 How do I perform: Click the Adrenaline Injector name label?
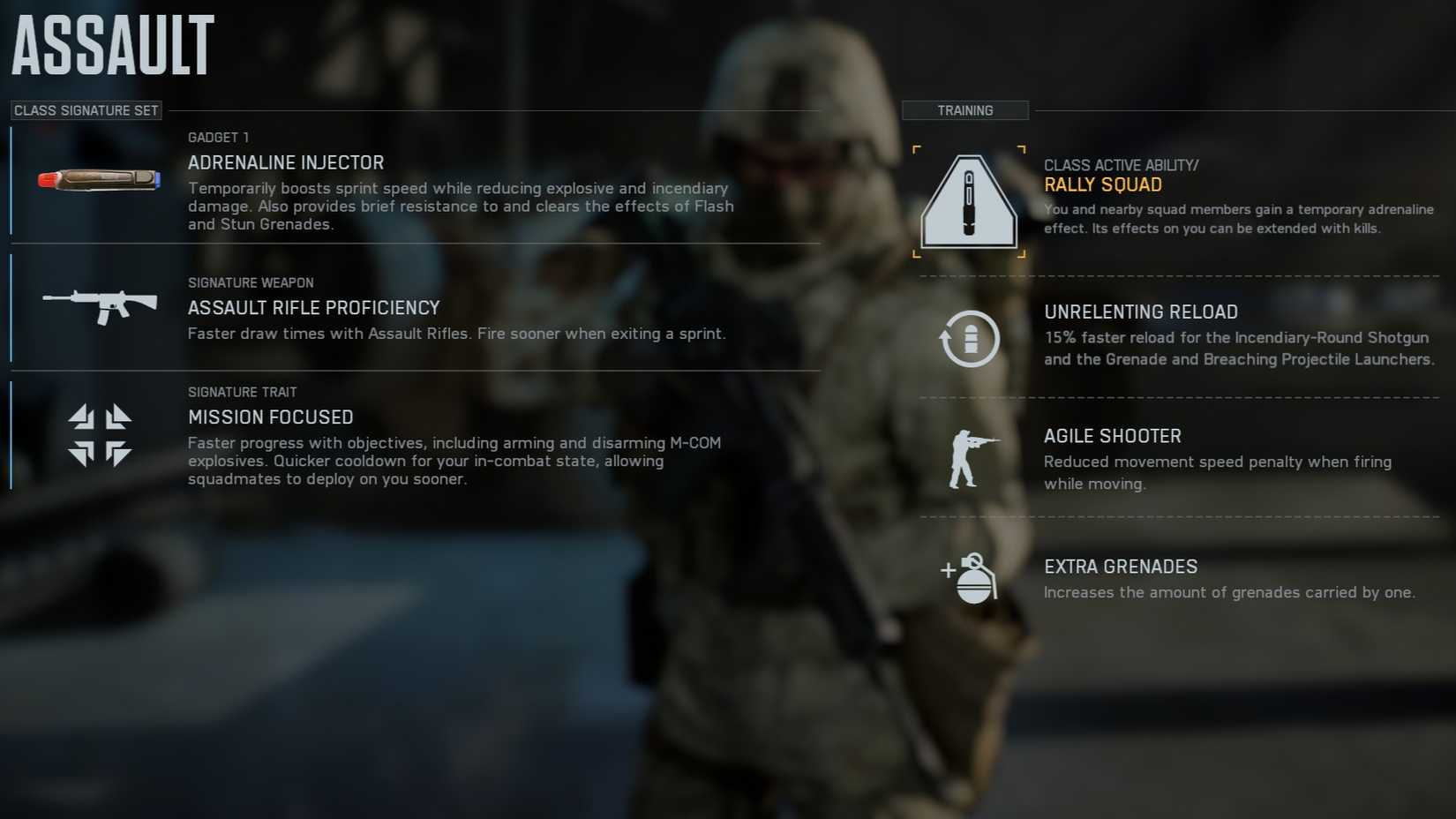[286, 162]
